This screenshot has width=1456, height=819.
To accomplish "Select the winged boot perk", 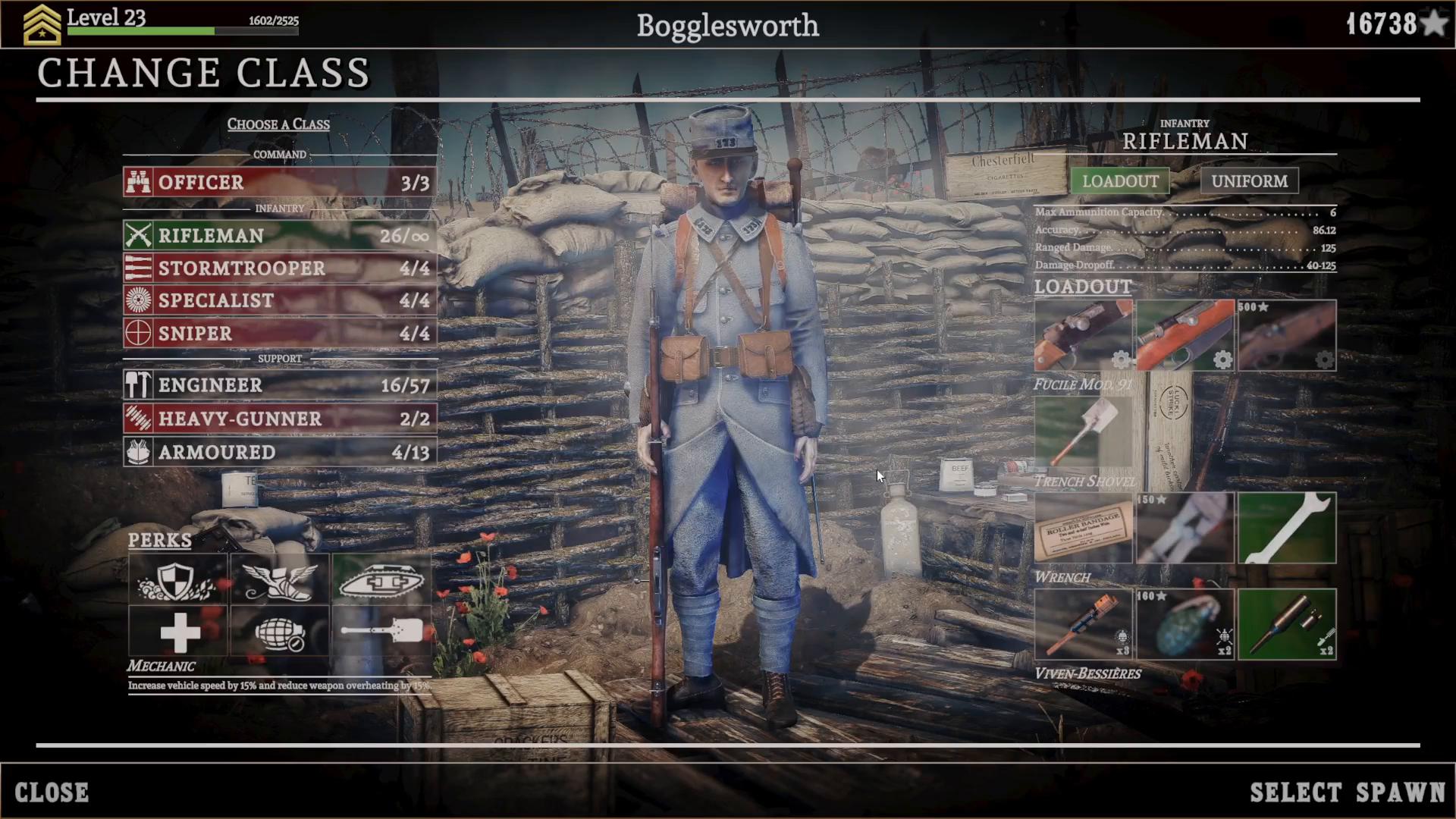I will tap(280, 580).
